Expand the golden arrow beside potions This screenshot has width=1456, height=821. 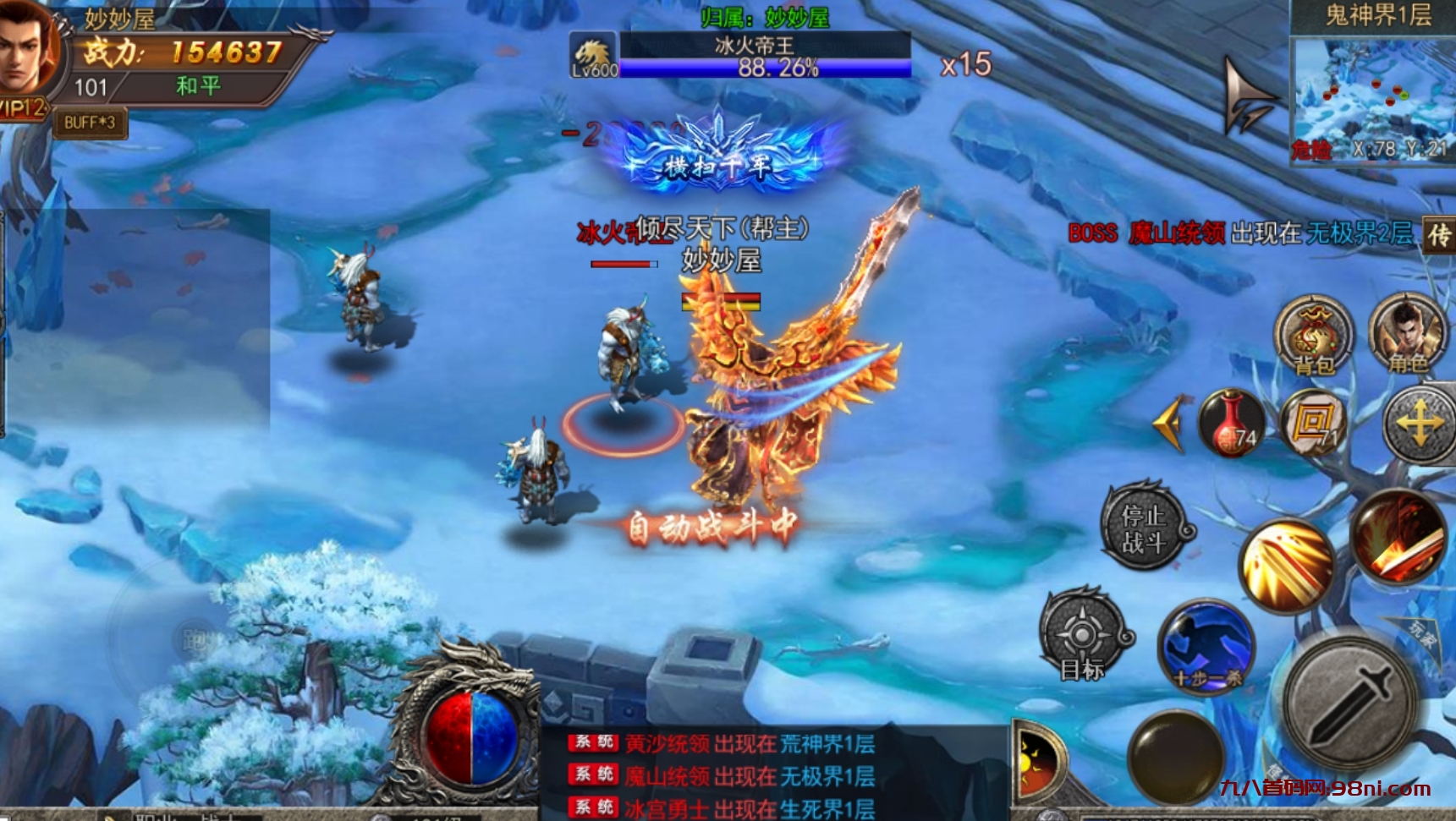tap(1170, 423)
